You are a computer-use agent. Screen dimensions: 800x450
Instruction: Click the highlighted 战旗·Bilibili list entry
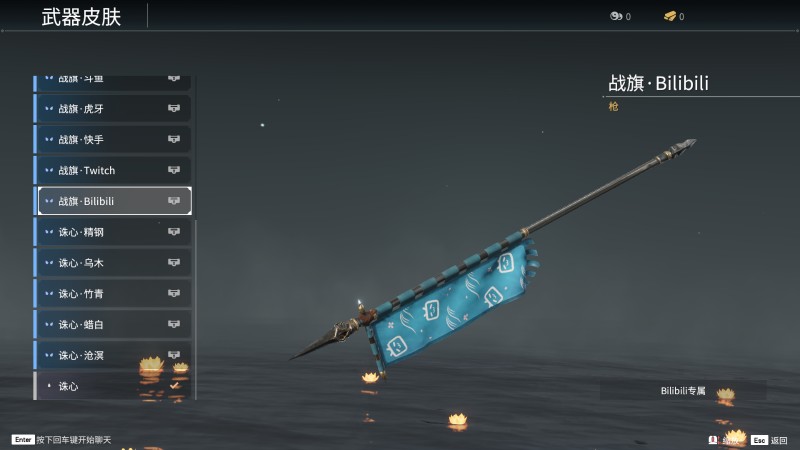tap(114, 201)
